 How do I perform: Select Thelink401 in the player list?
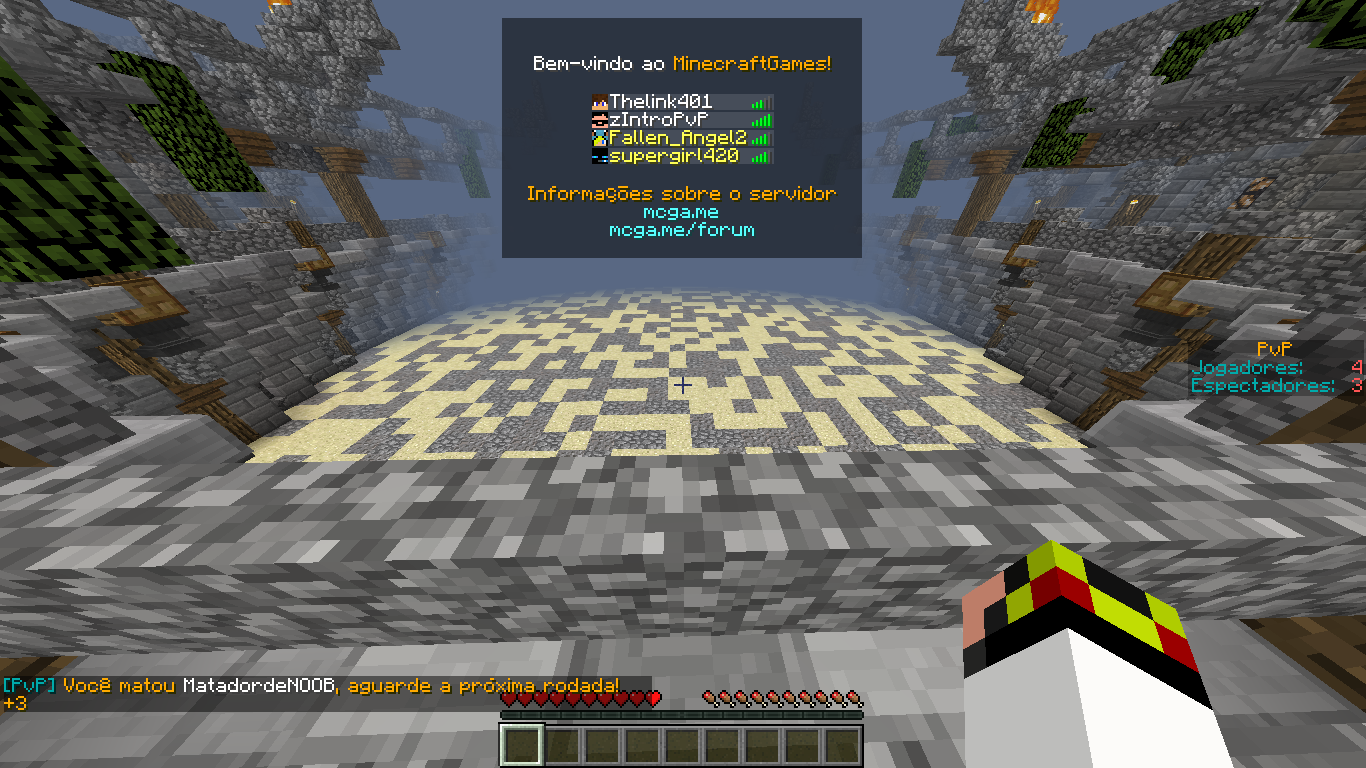click(661, 102)
